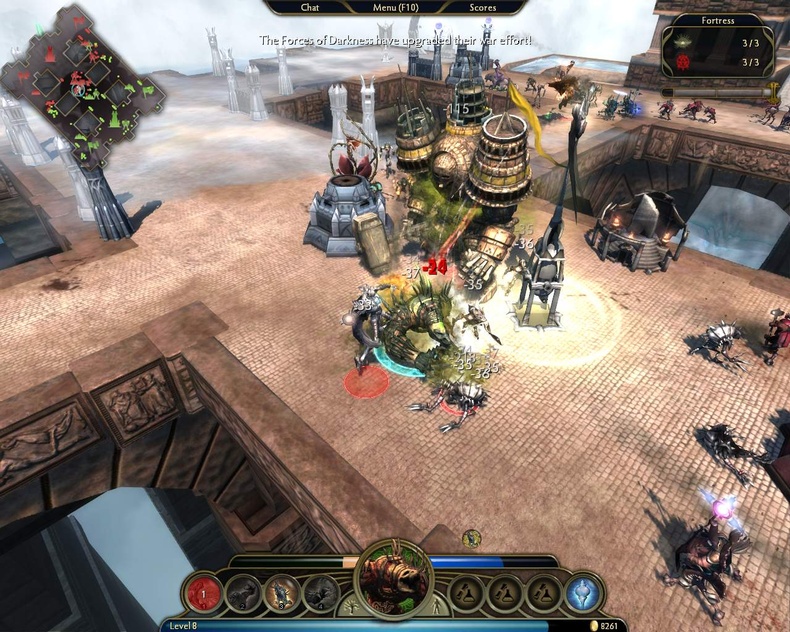Open Menu (F10)
This screenshot has height=632, width=790.
point(395,7)
